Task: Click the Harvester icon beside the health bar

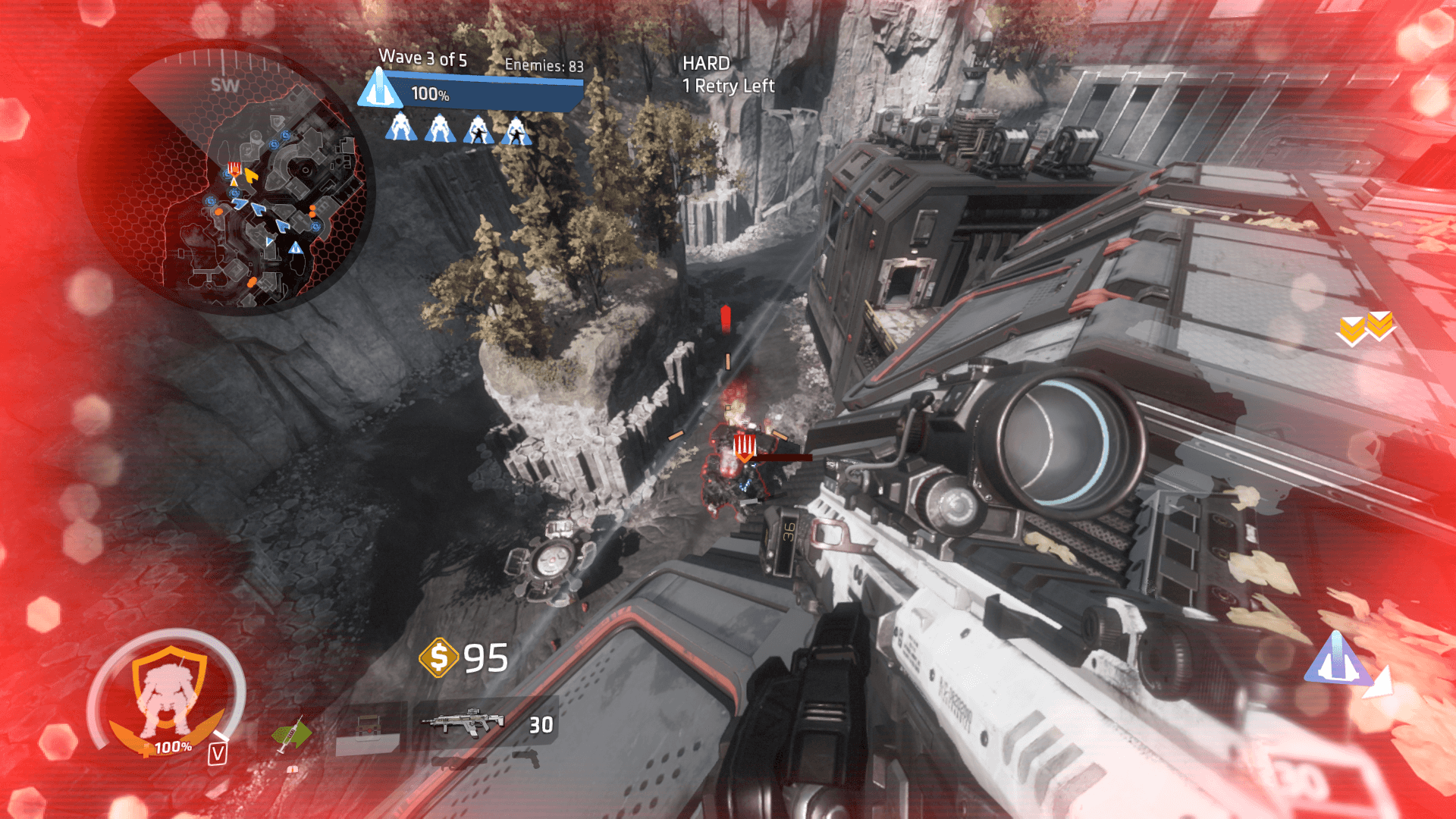Action: point(379,89)
